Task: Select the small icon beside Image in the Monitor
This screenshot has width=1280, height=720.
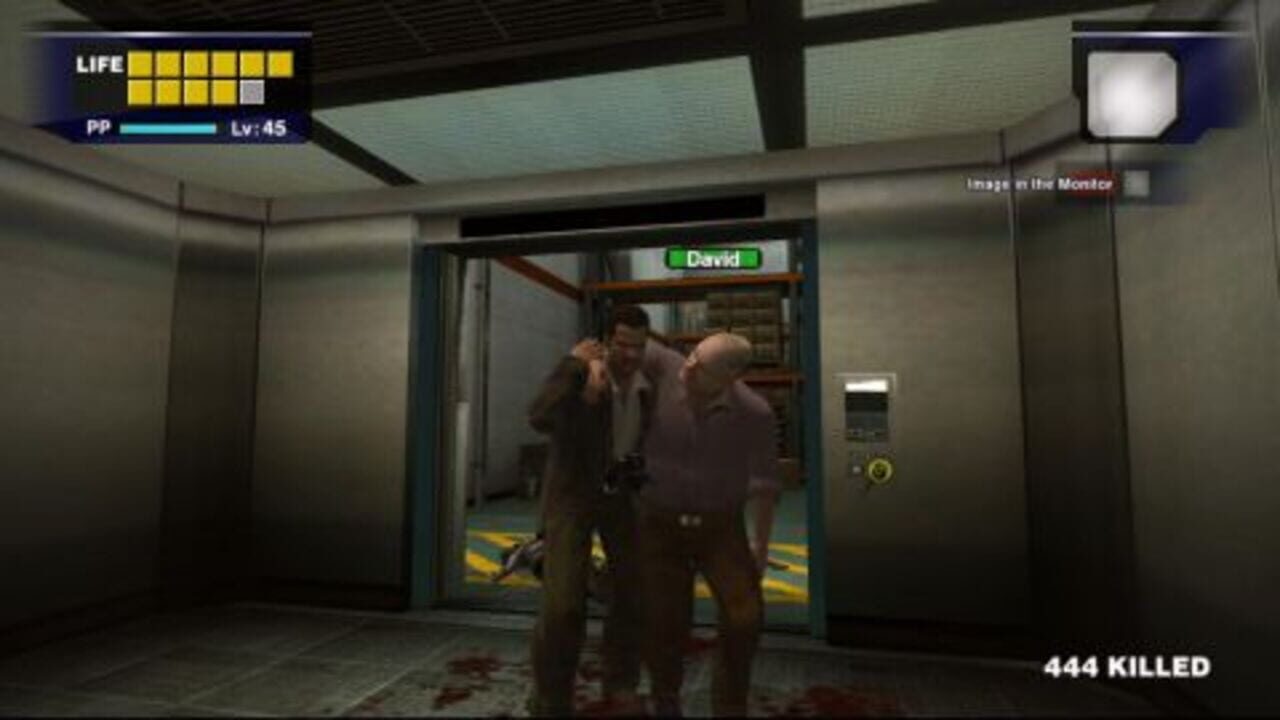Action: click(1135, 182)
